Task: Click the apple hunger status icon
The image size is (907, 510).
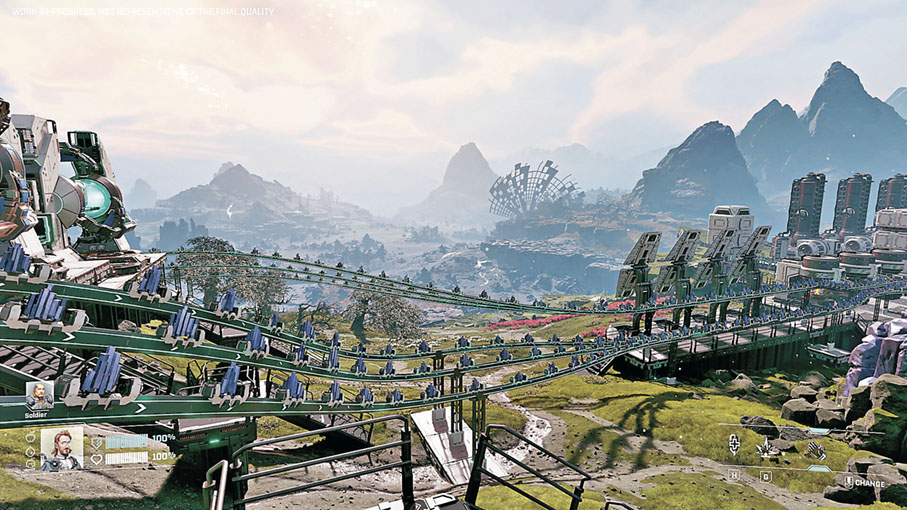Action: click(x=31, y=437)
